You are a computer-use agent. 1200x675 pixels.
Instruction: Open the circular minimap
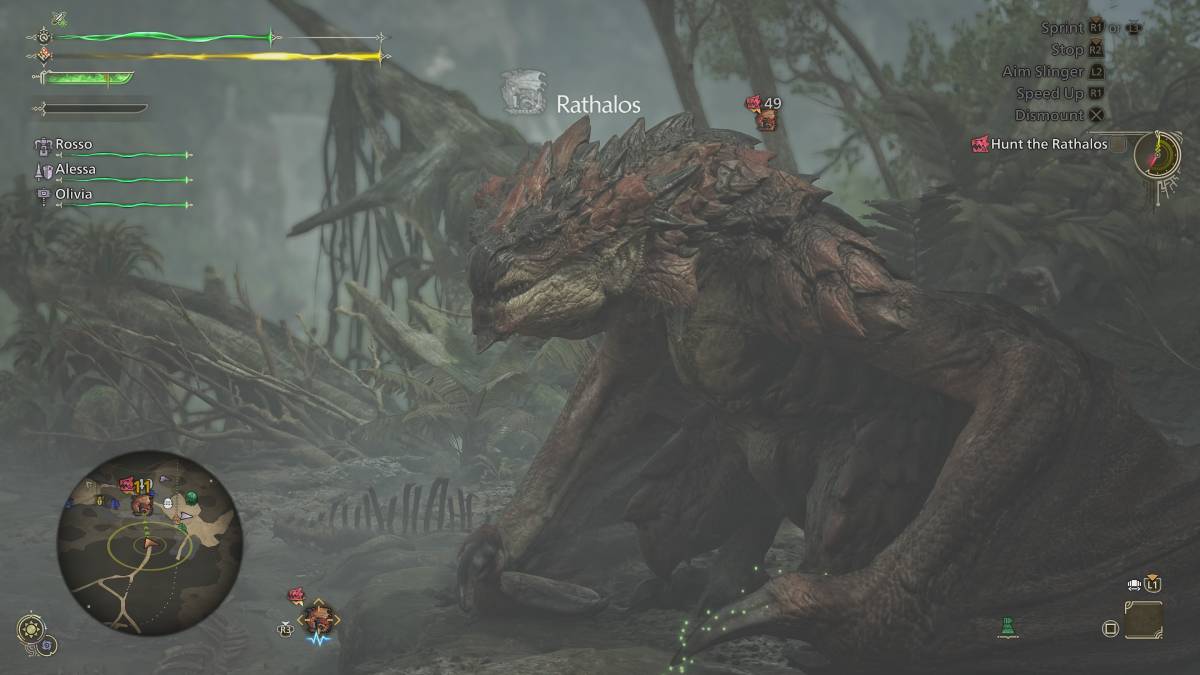(149, 543)
